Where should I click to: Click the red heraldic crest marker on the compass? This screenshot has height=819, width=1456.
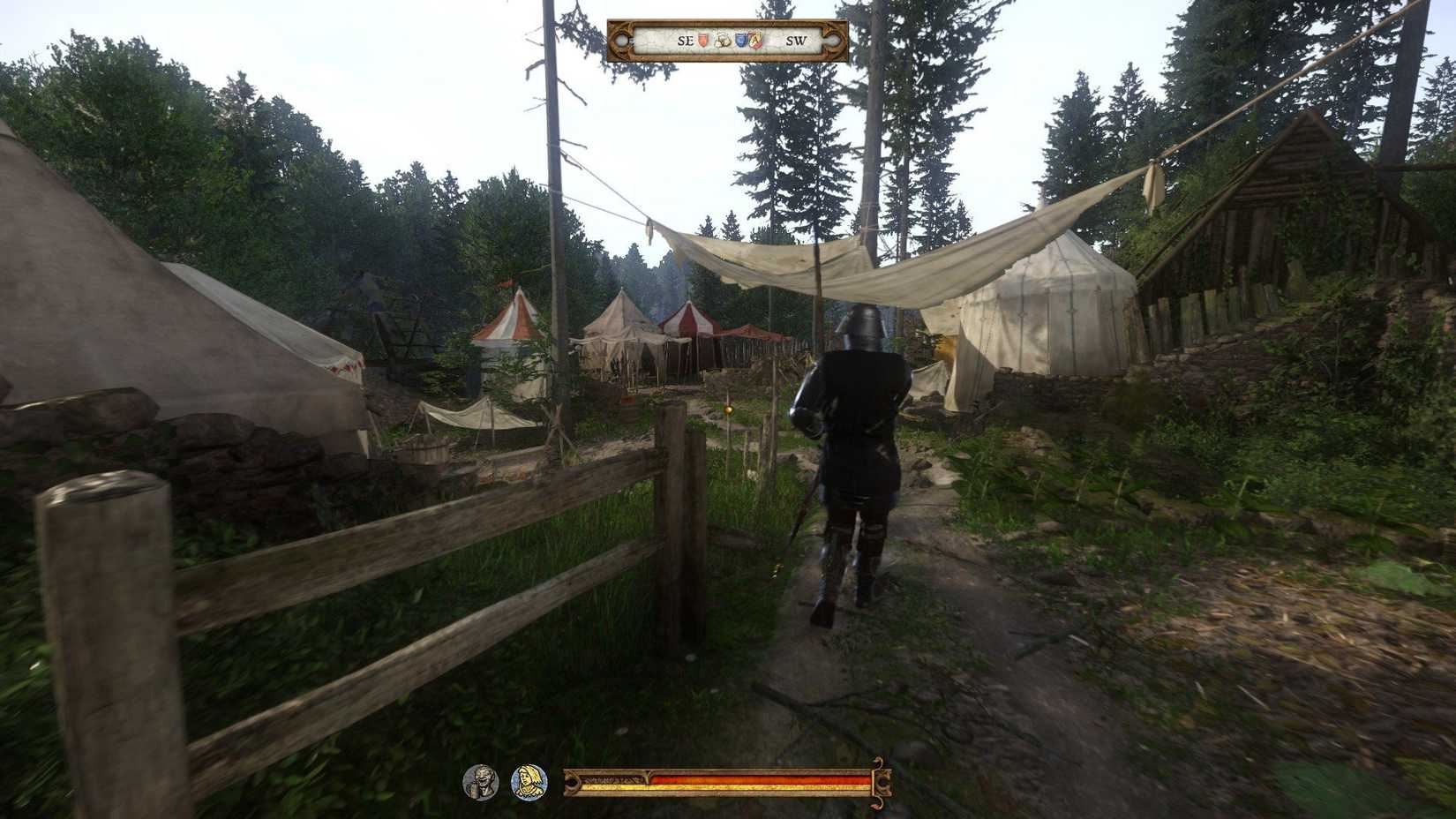[x=757, y=40]
